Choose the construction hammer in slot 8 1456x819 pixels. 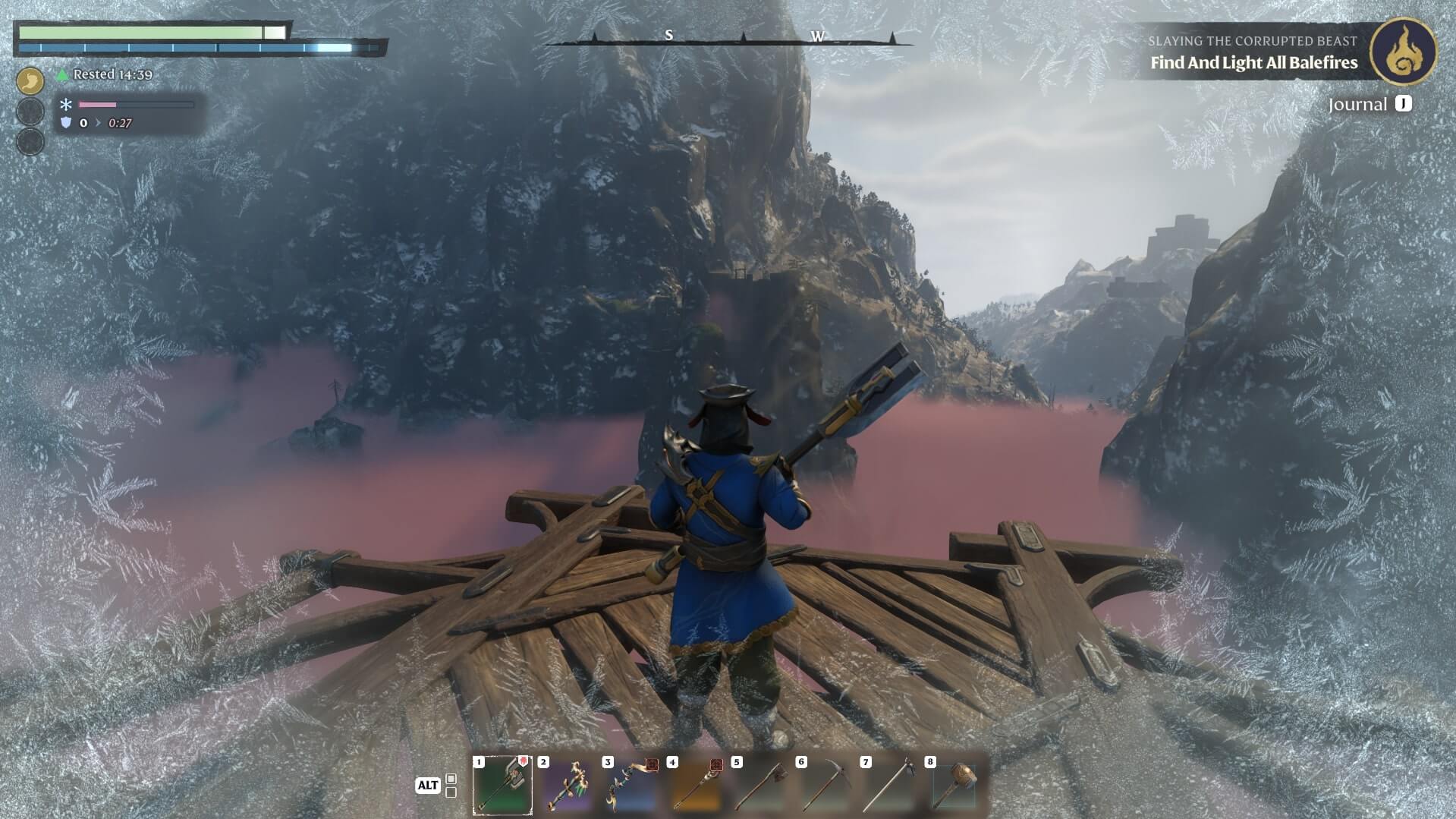(x=954, y=785)
